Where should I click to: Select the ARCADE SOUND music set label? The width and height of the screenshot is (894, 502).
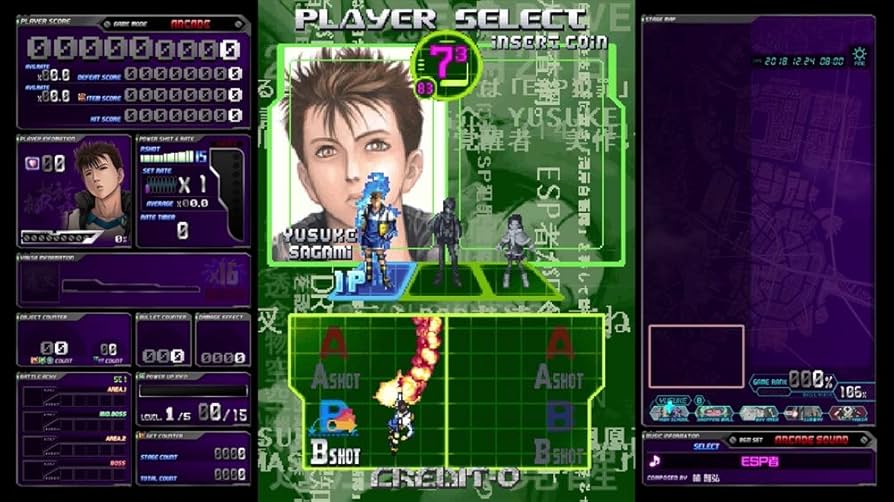point(811,439)
